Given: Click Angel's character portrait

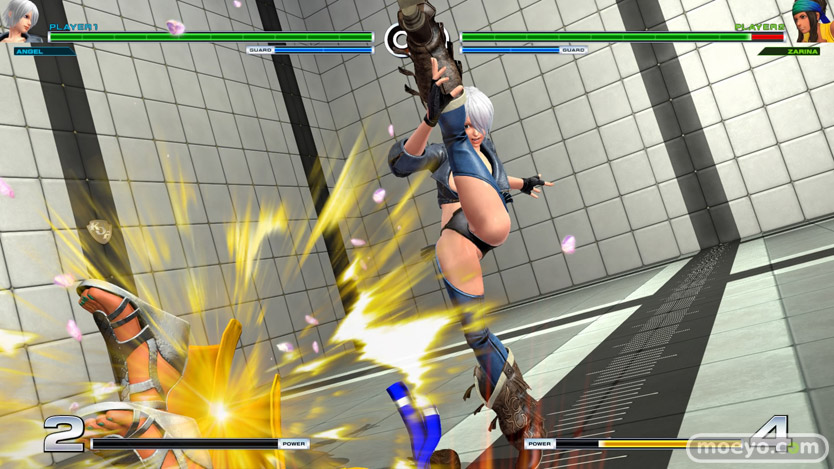Looking at the screenshot, I should (x=20, y=22).
